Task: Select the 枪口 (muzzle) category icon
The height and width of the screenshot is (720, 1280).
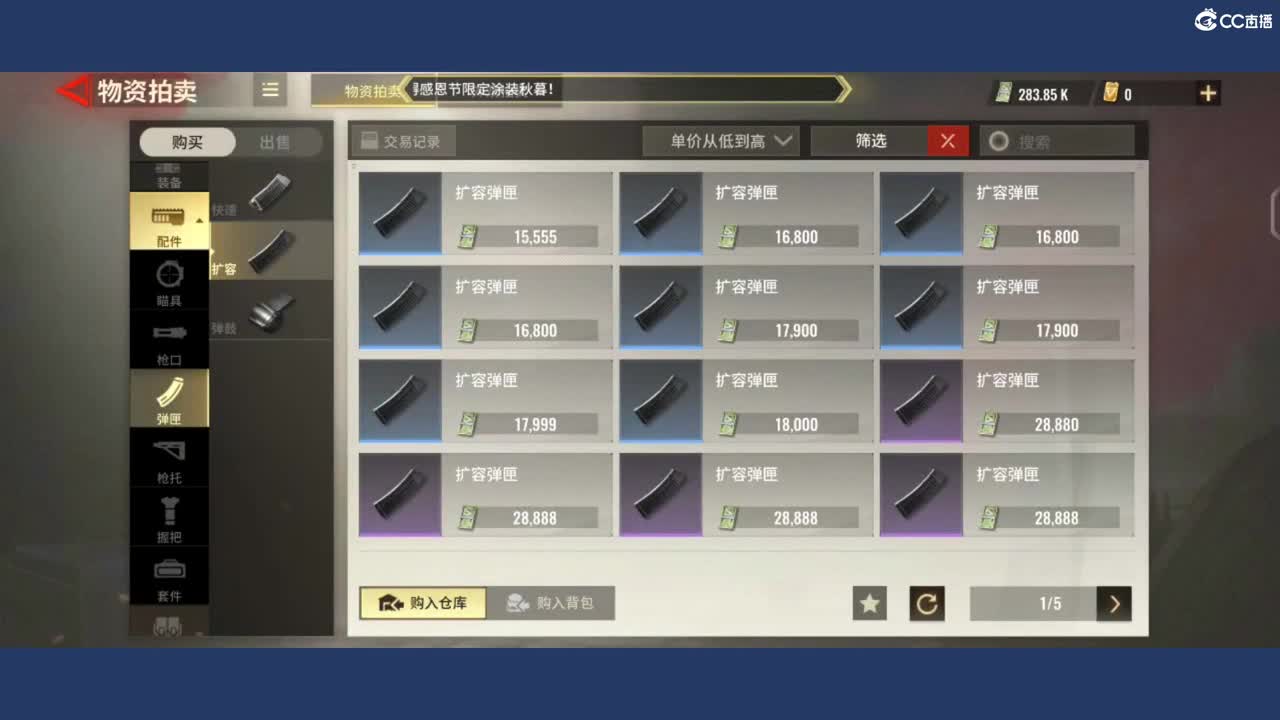Action: [x=170, y=340]
